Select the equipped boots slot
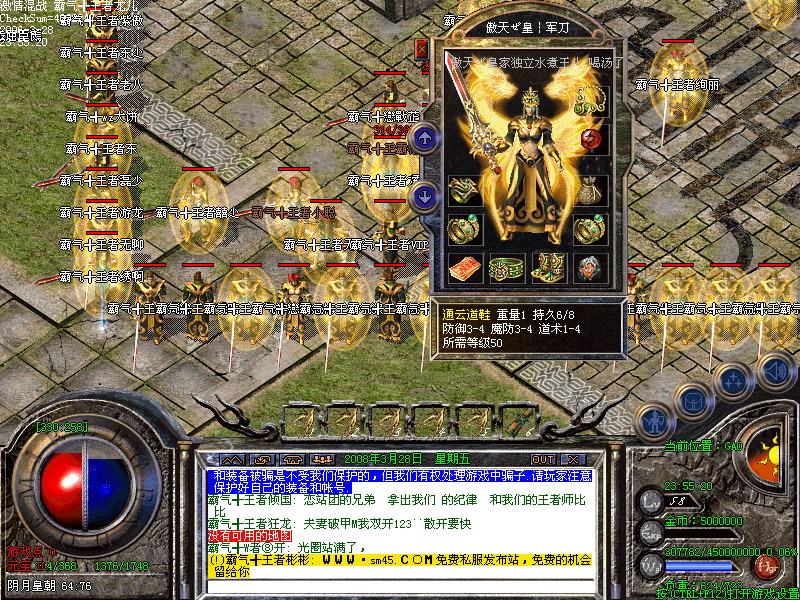 548,266
